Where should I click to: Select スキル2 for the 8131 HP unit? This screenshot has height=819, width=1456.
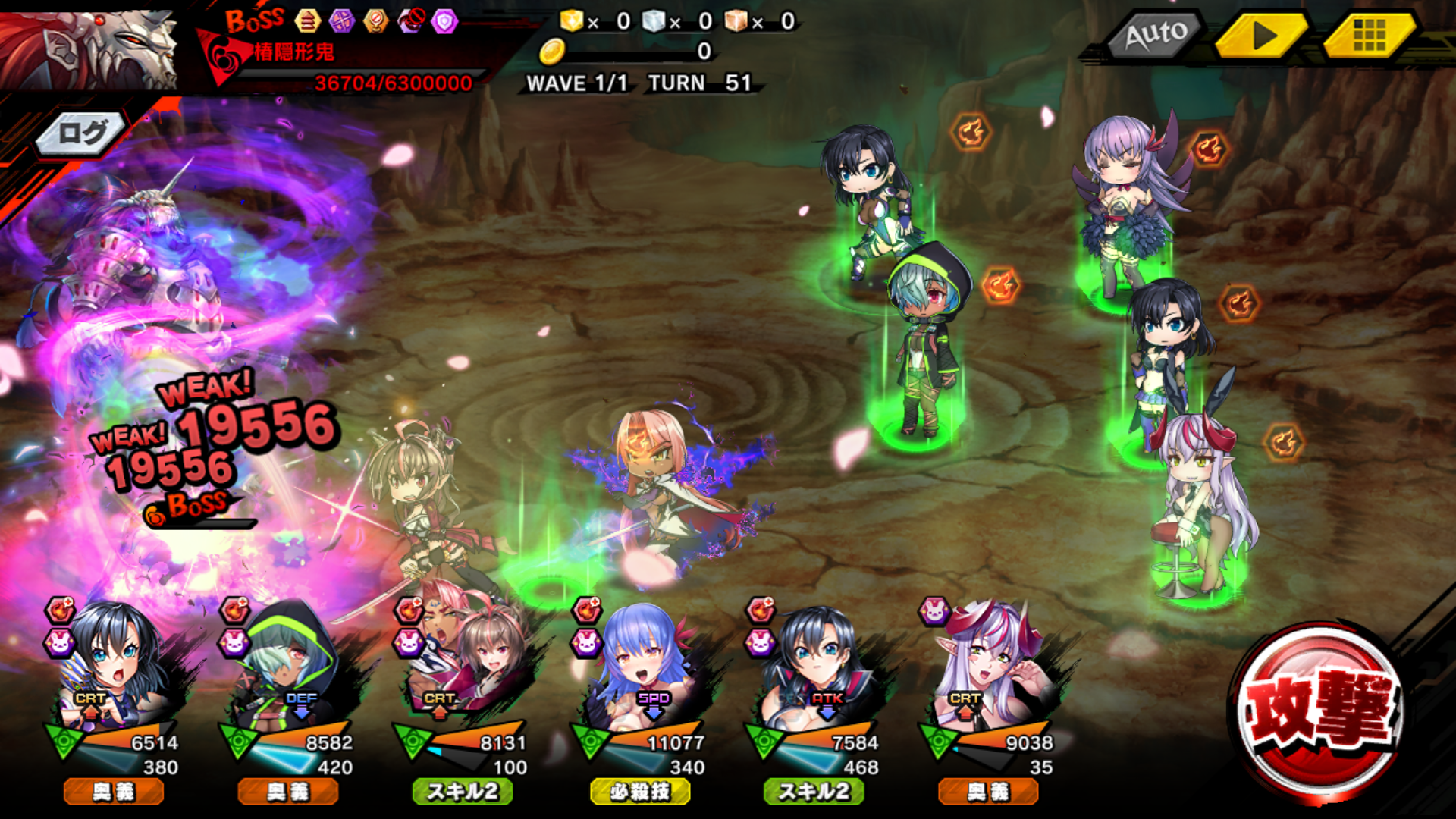(463, 792)
